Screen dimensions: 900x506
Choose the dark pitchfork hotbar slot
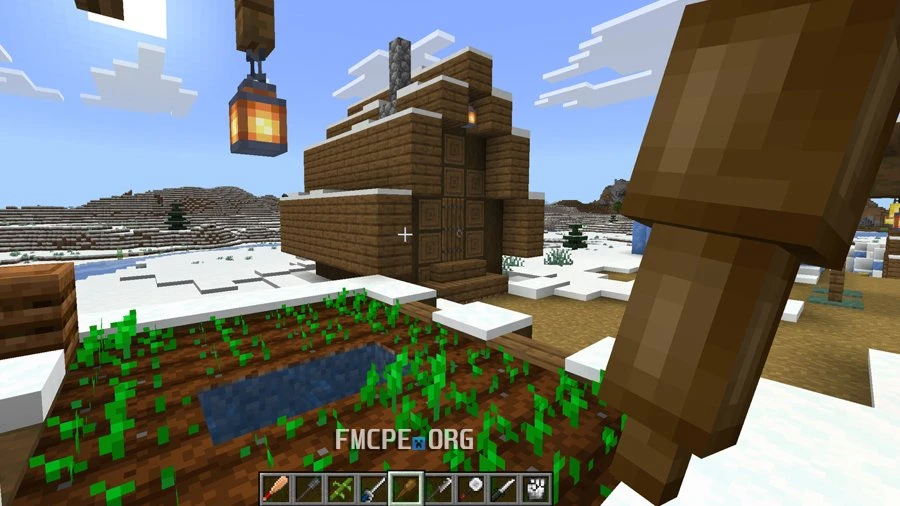point(307,488)
